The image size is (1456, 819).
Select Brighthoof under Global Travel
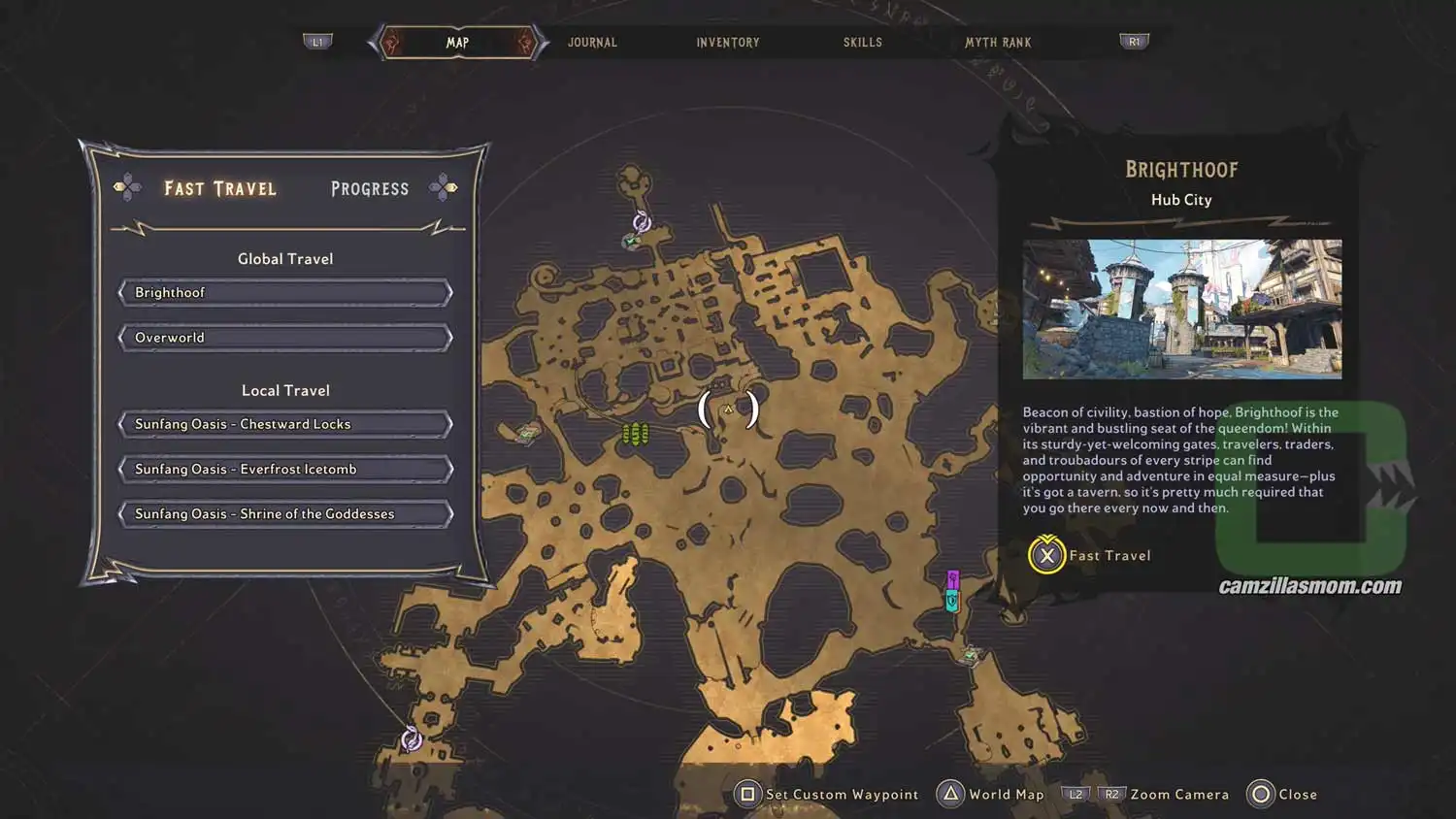(284, 292)
